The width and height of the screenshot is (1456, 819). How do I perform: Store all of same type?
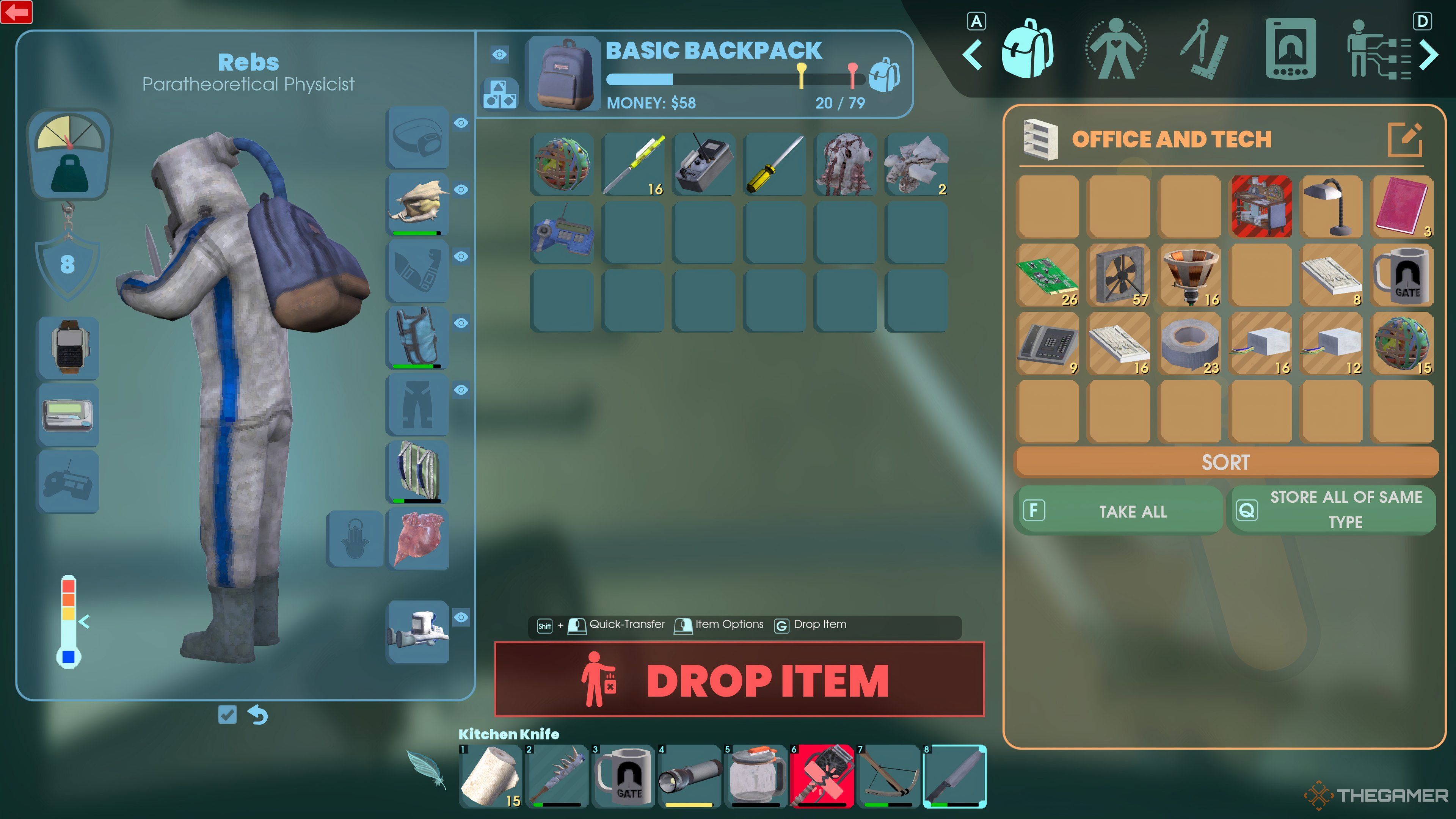point(1333,510)
